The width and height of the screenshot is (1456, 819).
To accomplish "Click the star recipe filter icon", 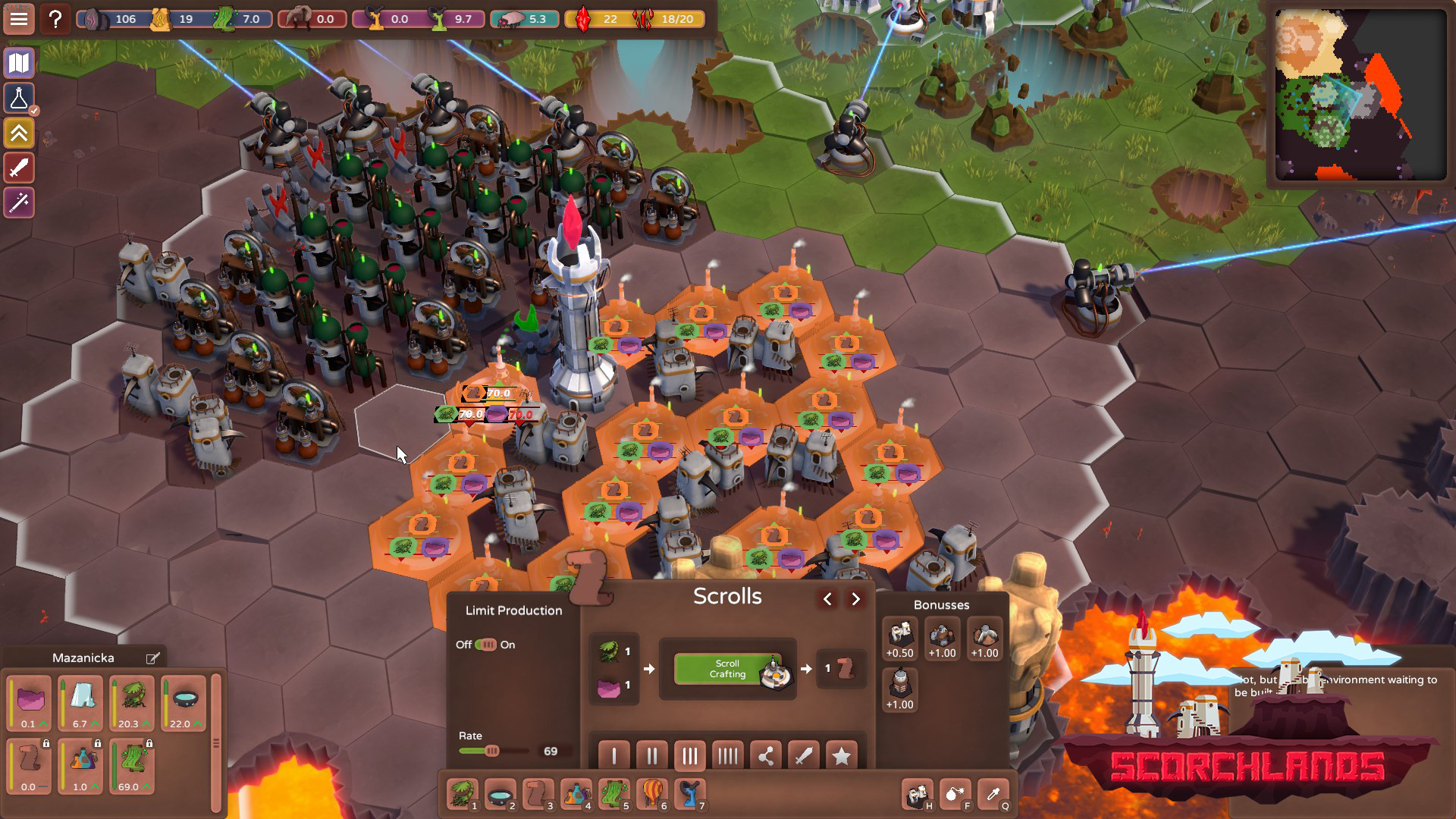I will (x=840, y=755).
